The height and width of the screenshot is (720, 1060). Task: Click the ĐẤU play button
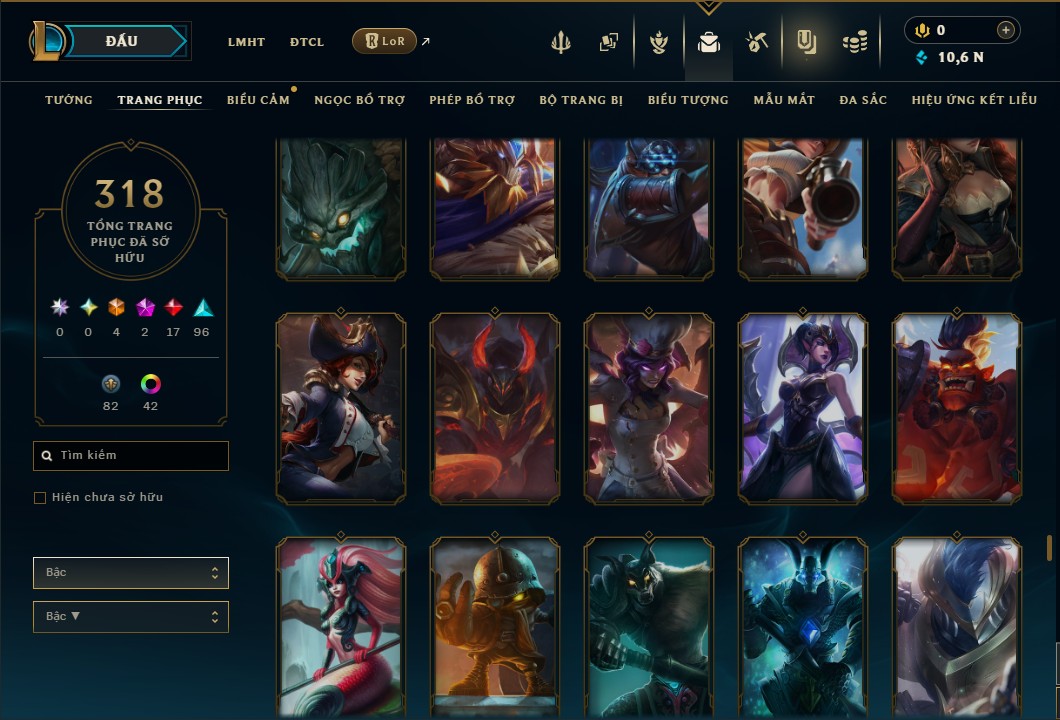click(x=122, y=41)
